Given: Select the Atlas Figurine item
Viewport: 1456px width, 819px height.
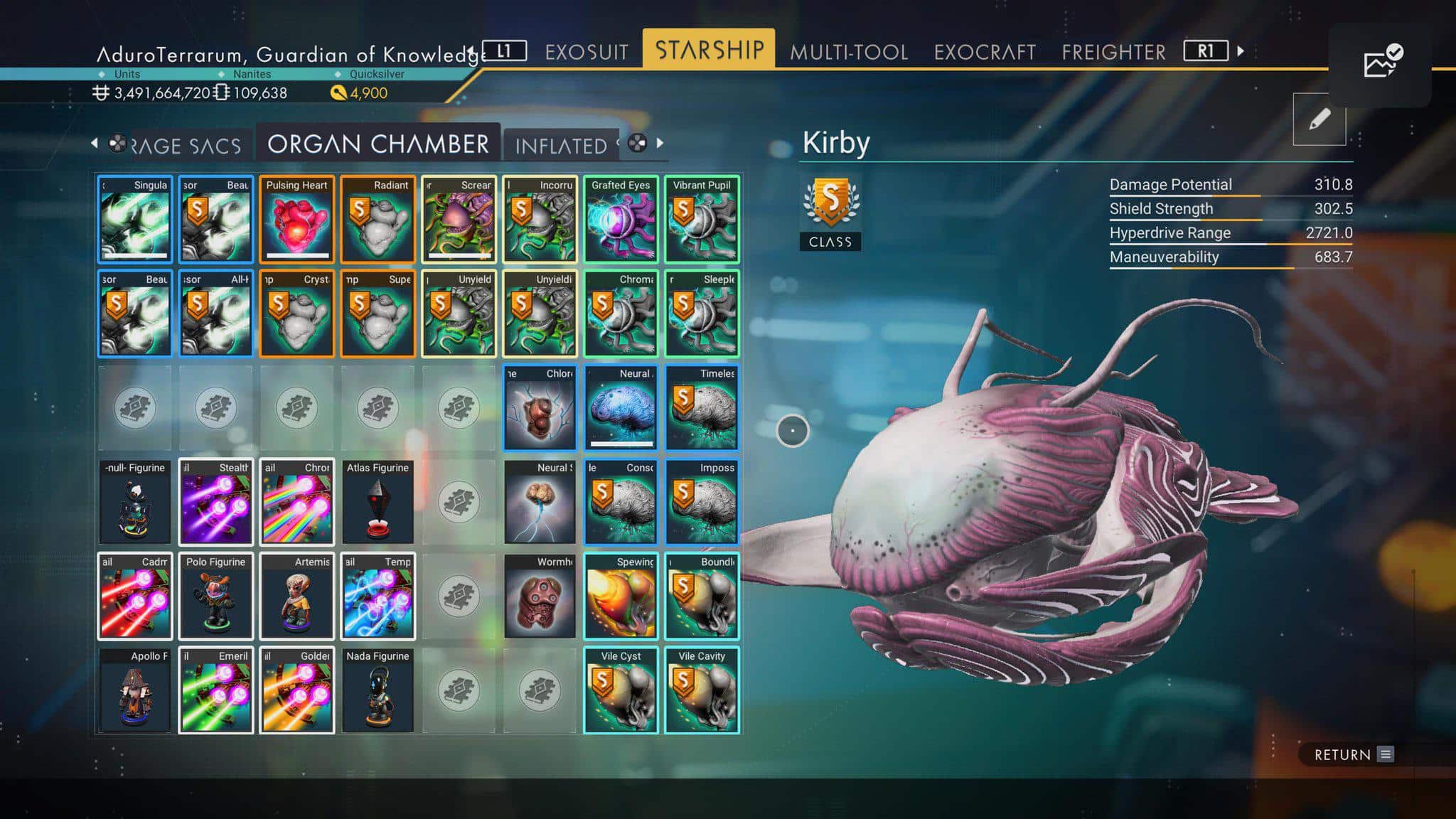Looking at the screenshot, I should coord(378,502).
